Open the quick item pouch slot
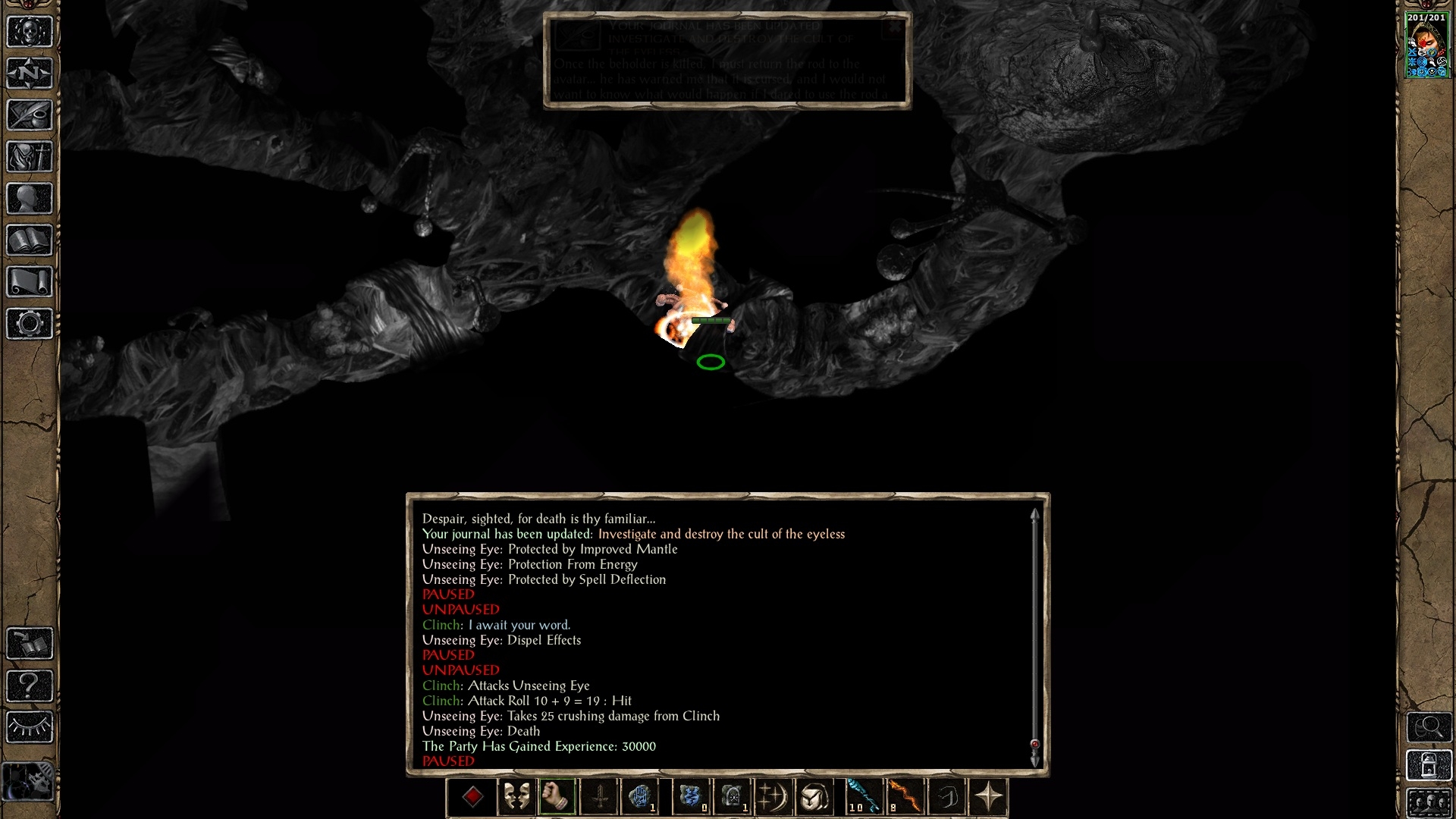Screen dimensions: 1456x819 pyautogui.click(x=815, y=797)
